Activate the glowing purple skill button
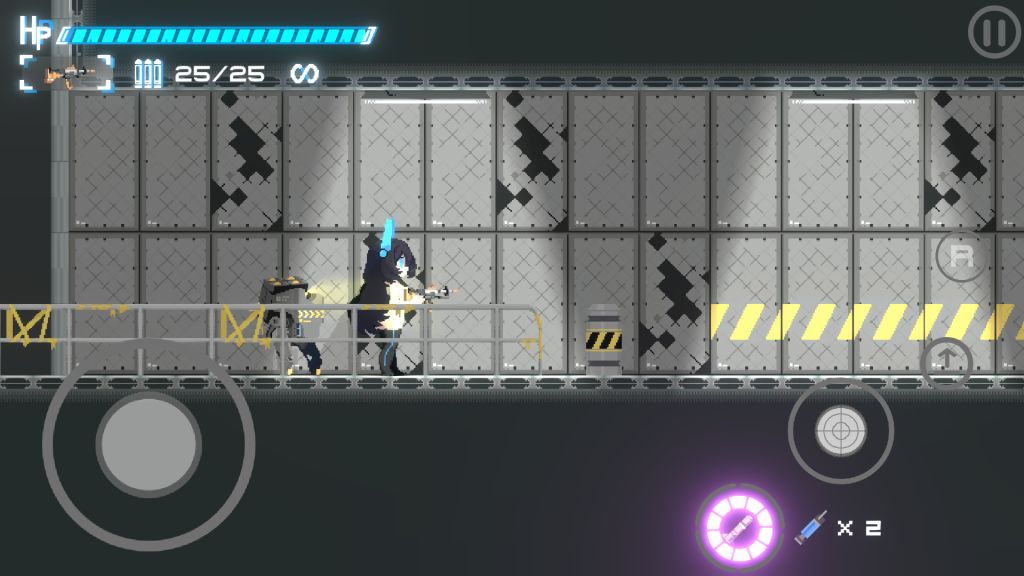The image size is (1024, 576). 740,527
